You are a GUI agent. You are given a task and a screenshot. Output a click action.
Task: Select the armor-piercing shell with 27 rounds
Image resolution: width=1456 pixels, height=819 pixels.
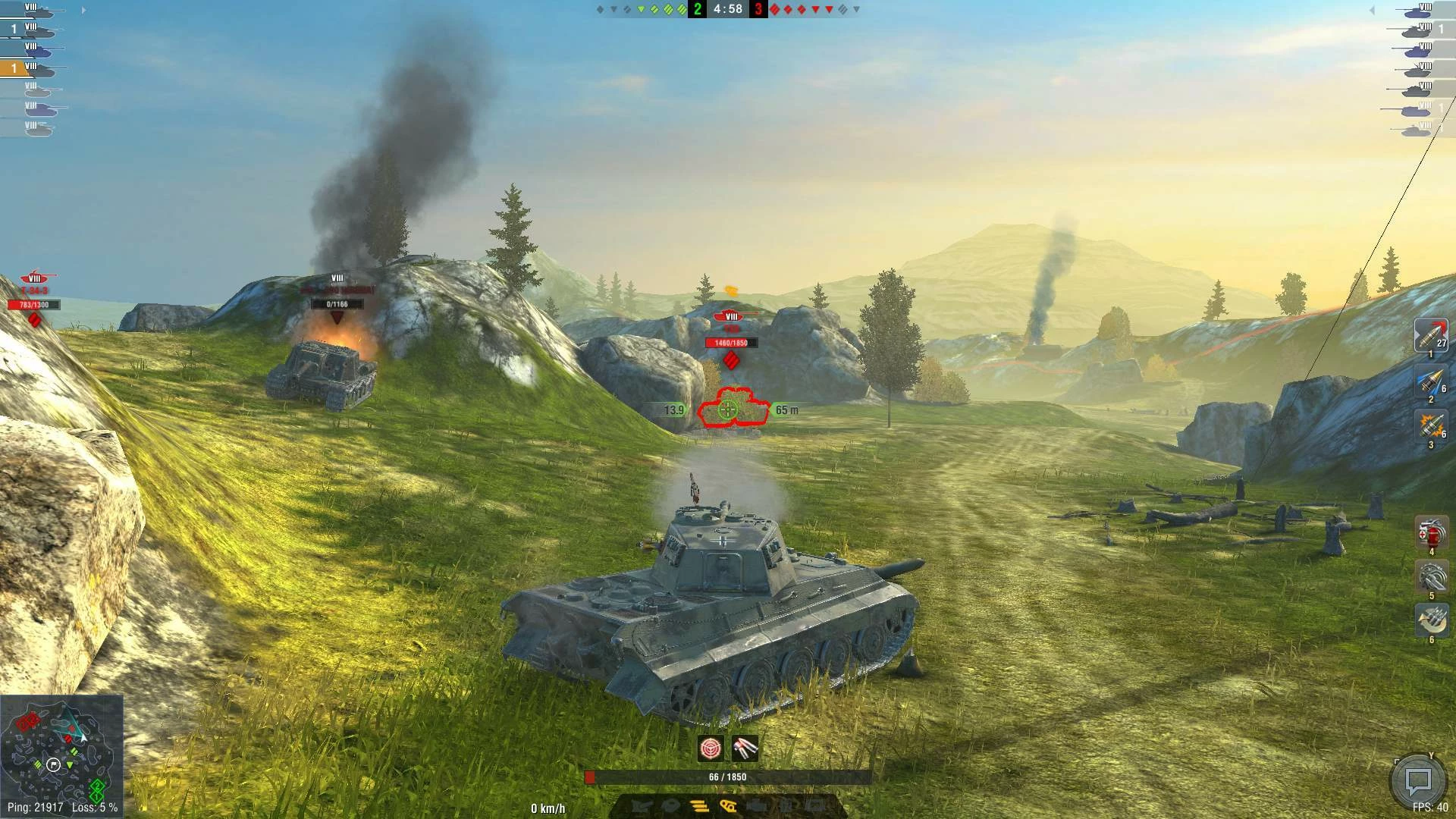coord(1430,334)
